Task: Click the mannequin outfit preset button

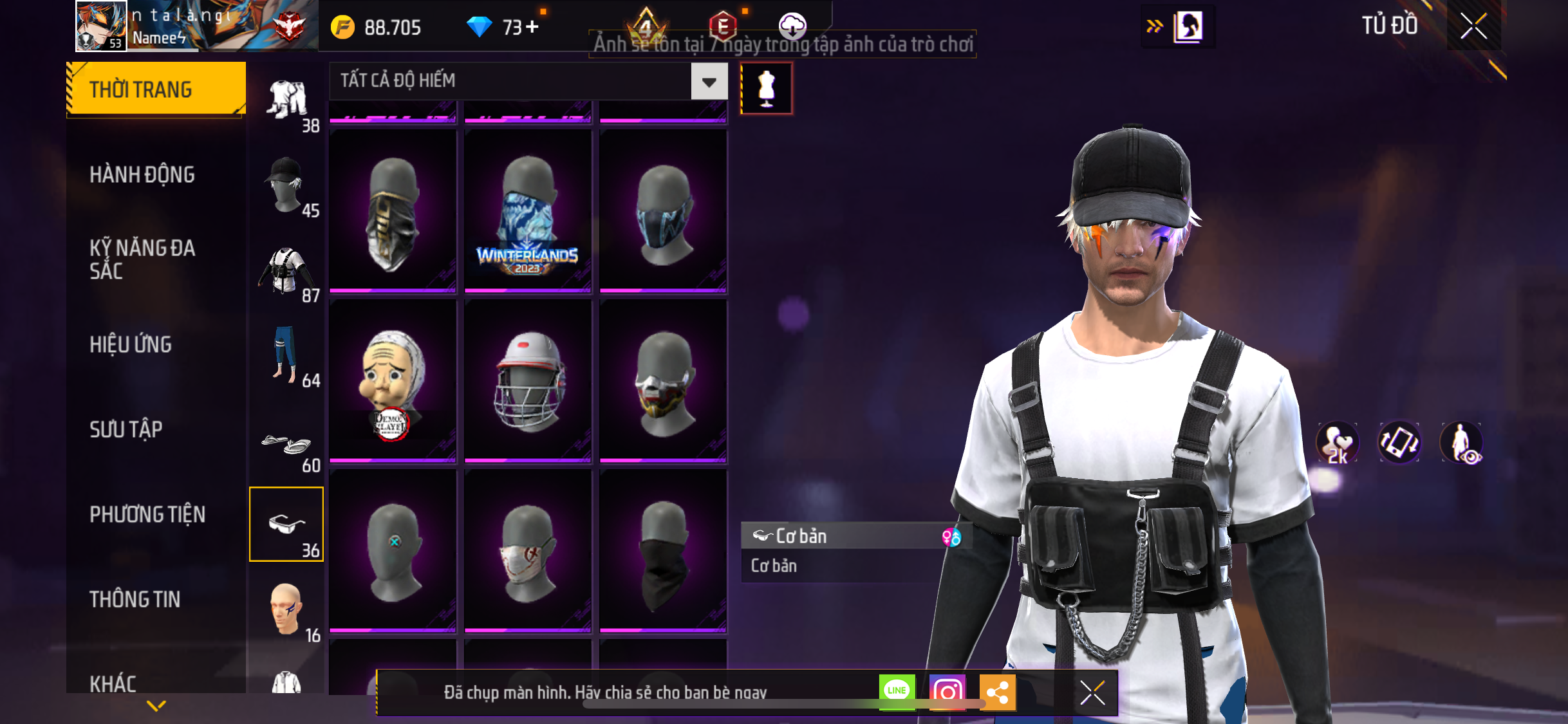Action: coord(766,88)
